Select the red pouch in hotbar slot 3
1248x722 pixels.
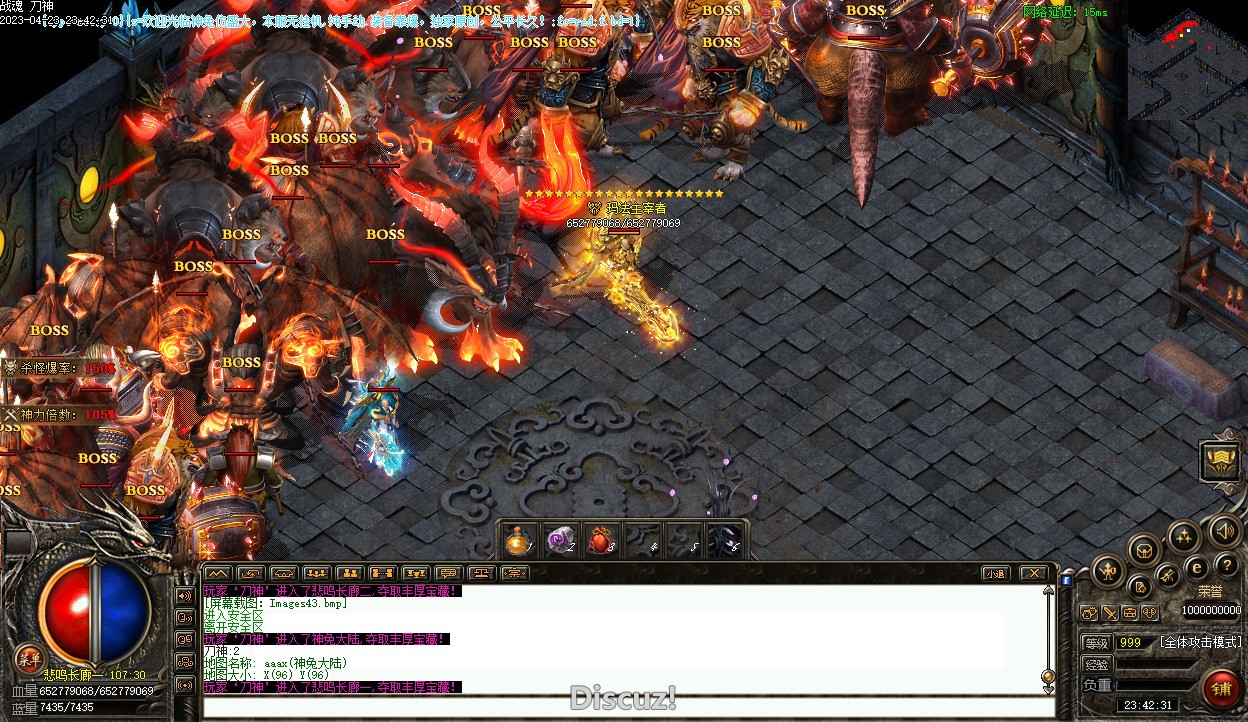(599, 541)
